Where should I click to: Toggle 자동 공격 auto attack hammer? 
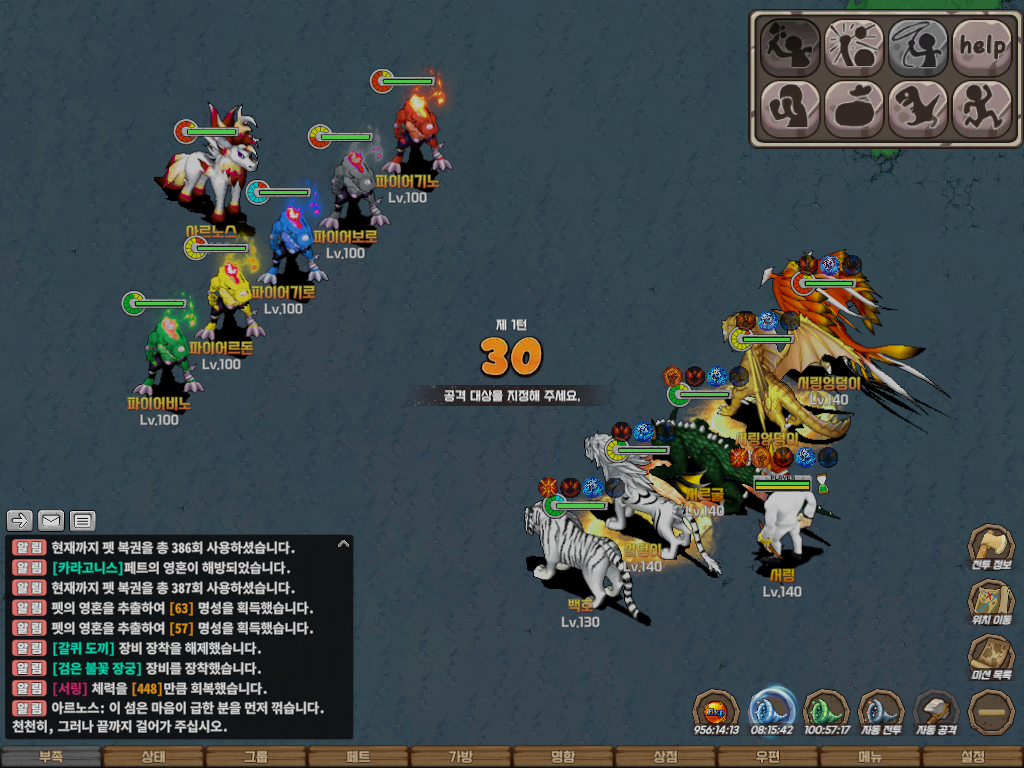coord(937,711)
